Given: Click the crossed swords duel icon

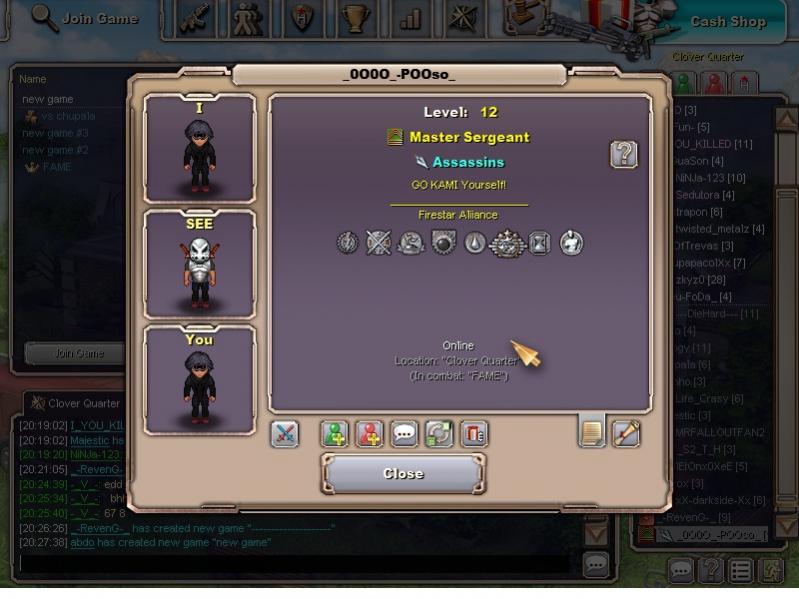Looking at the screenshot, I should [285, 434].
